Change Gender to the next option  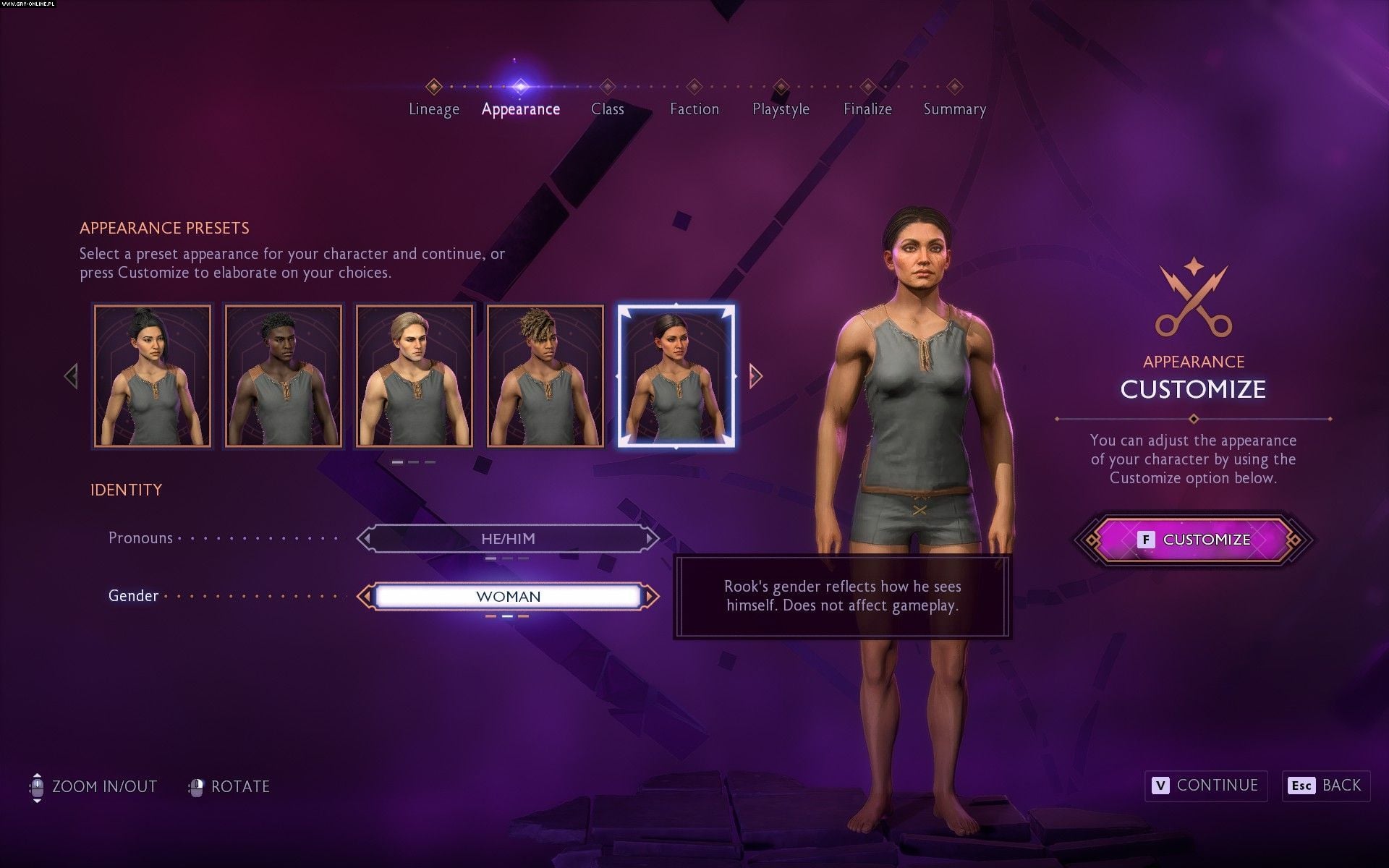point(651,597)
